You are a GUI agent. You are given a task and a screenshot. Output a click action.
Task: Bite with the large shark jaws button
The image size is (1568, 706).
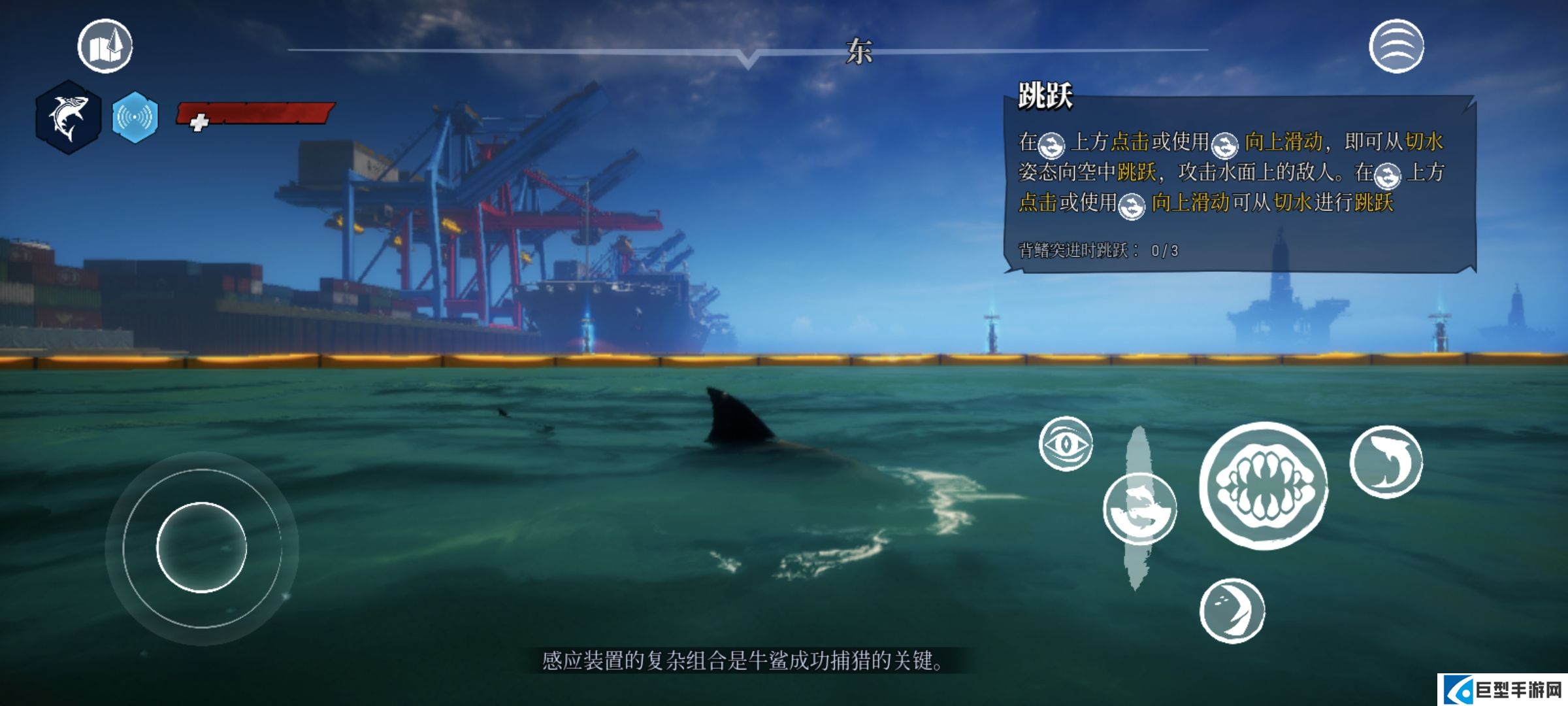pyautogui.click(x=1264, y=486)
